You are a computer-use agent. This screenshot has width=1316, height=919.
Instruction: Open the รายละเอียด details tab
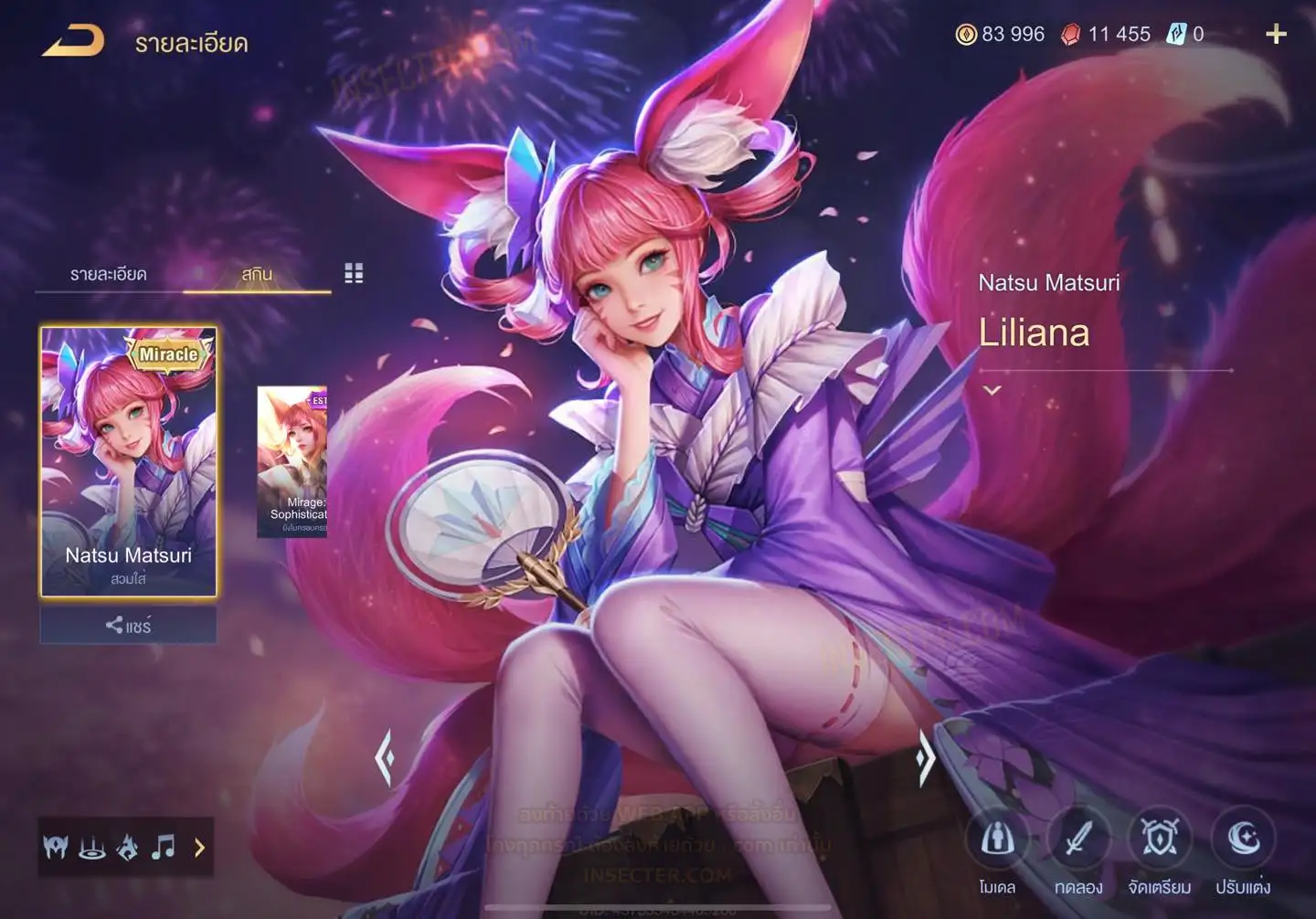tap(109, 274)
